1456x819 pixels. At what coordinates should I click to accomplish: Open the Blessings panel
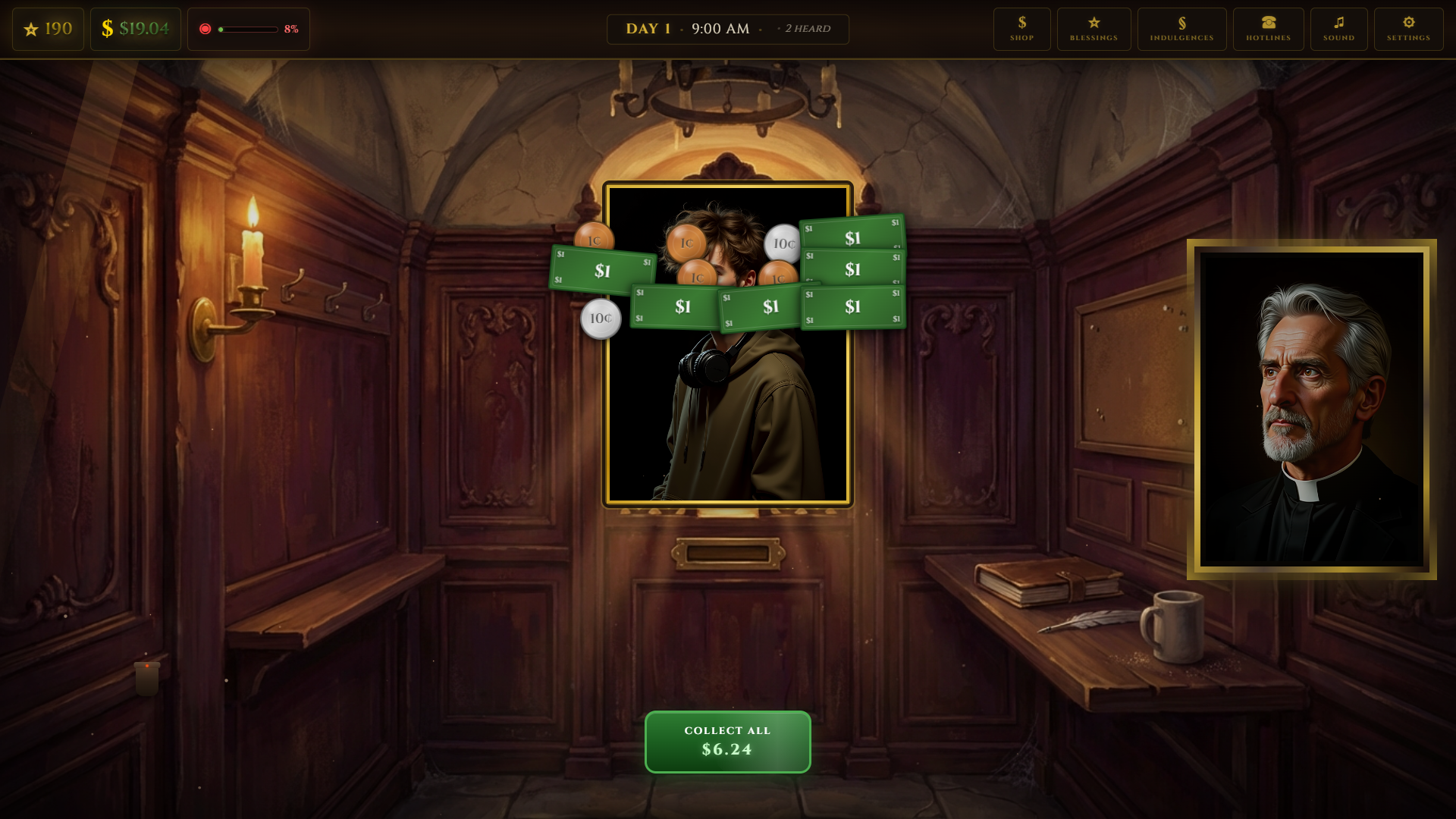coord(1094,29)
